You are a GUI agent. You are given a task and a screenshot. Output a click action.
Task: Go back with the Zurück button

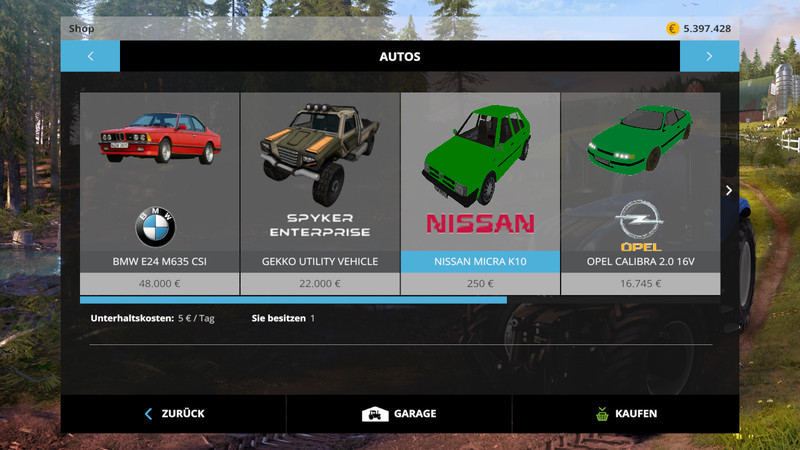(x=174, y=413)
